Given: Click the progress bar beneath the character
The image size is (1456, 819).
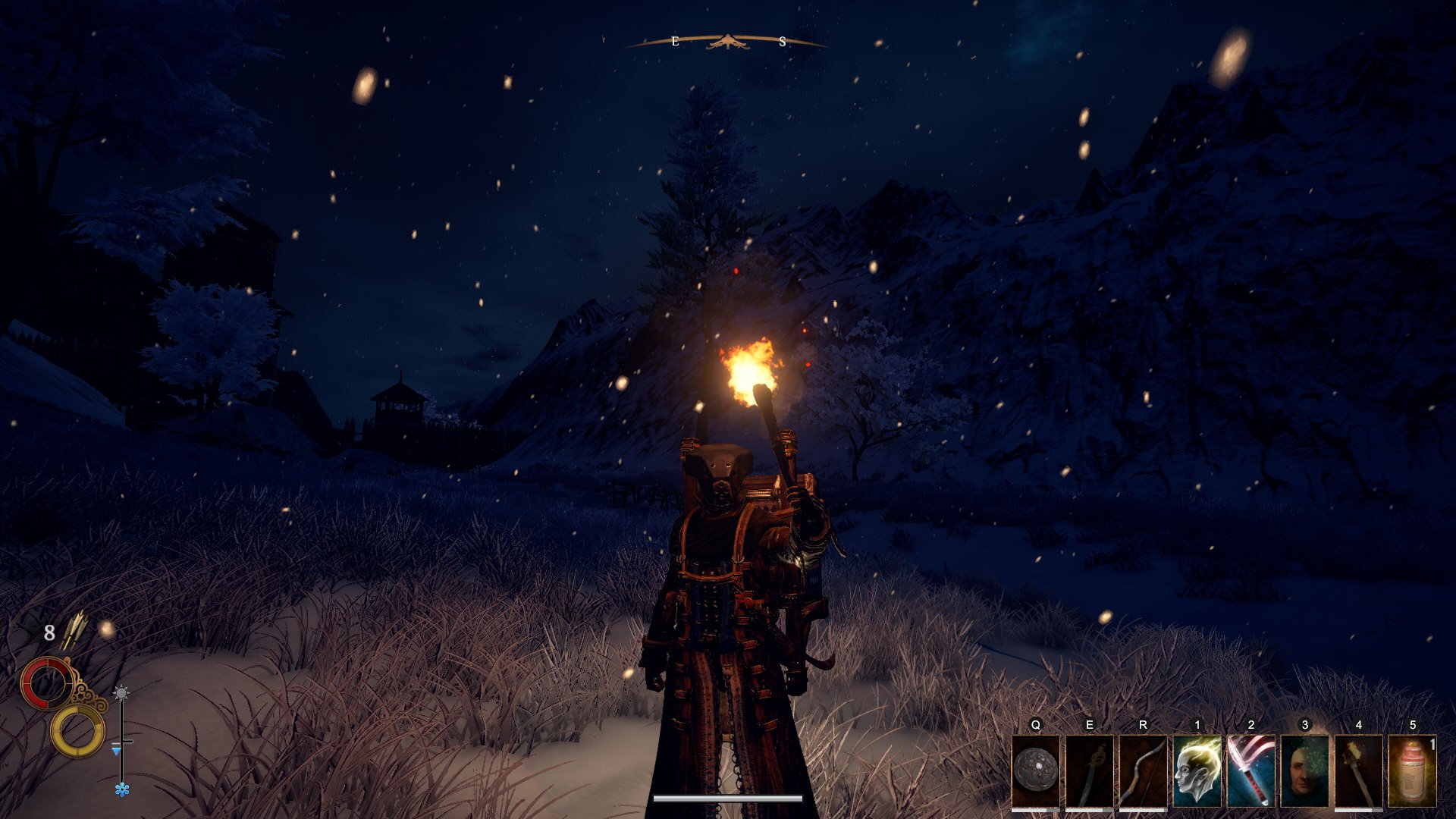Looking at the screenshot, I should coord(728,798).
